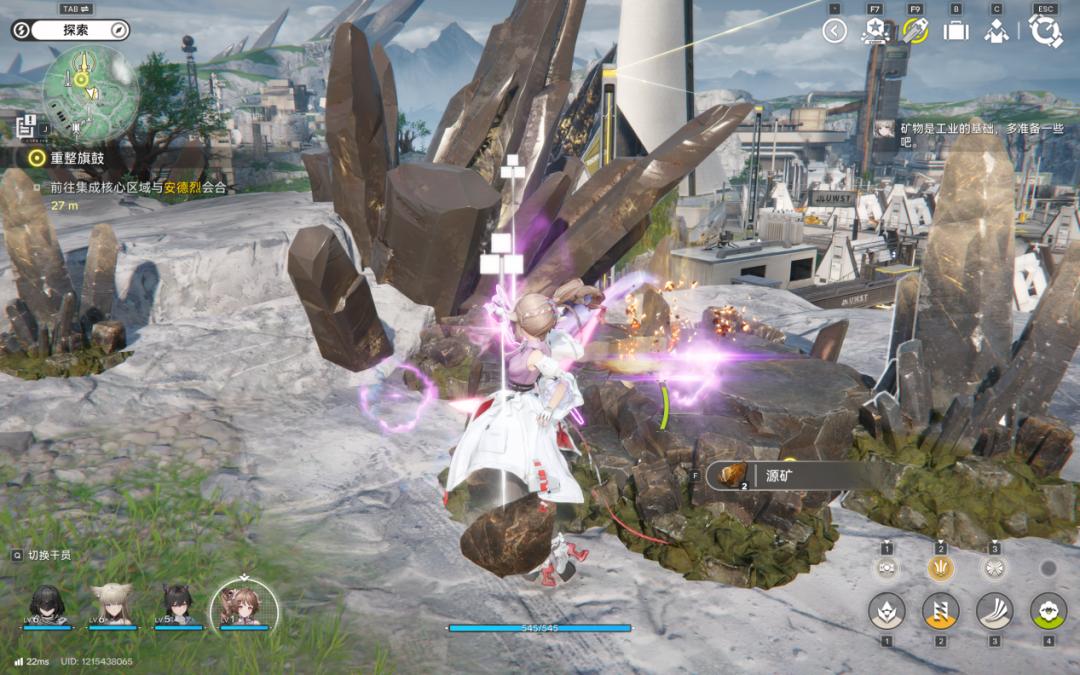Switch to the dark horned operator portrait
This screenshot has height=675, width=1080.
(179, 605)
